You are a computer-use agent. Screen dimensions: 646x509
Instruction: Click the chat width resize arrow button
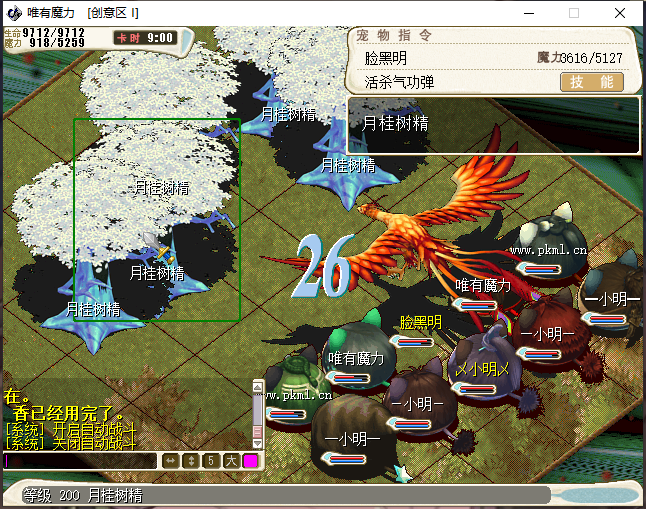click(x=170, y=461)
